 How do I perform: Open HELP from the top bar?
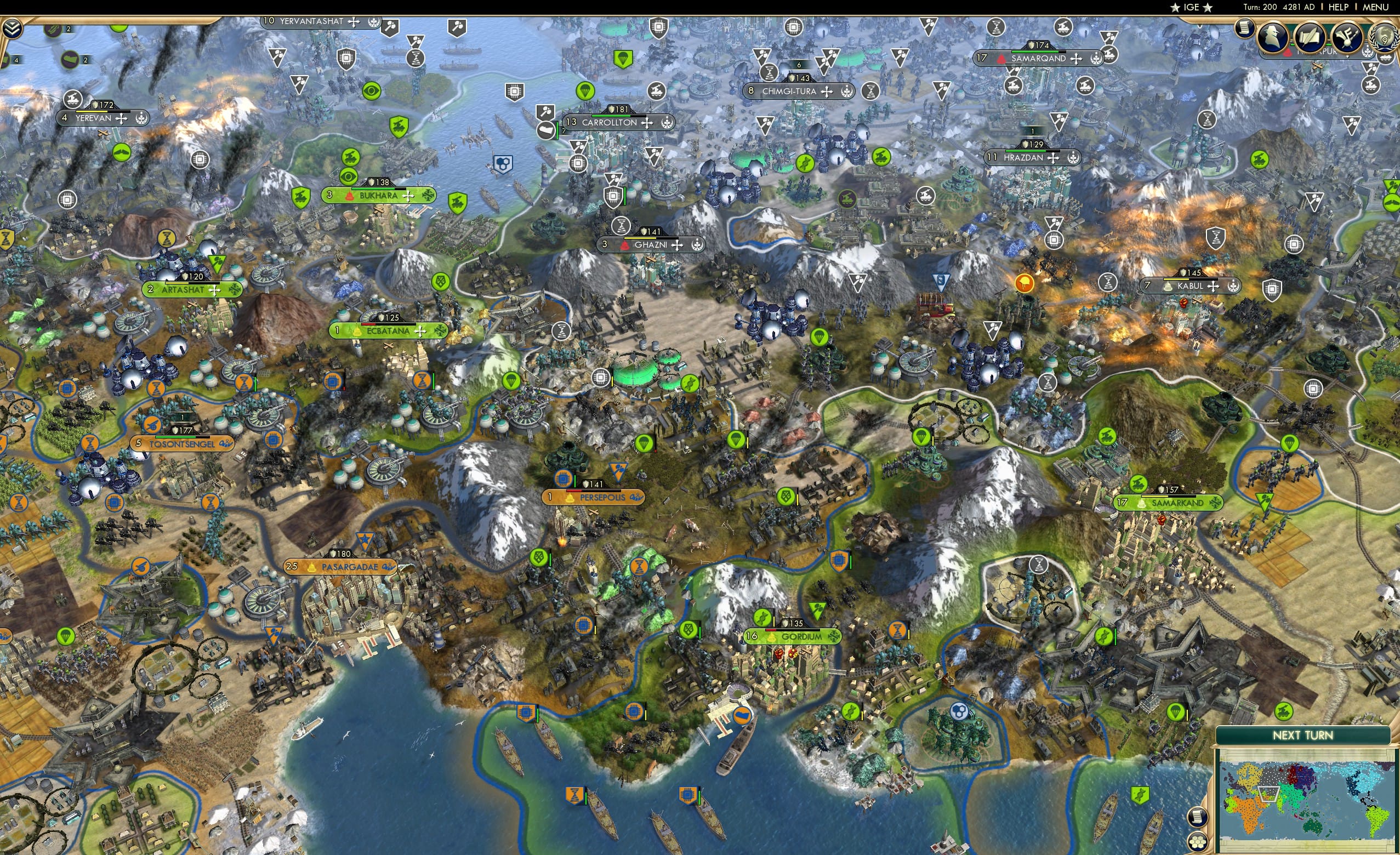click(x=1339, y=7)
